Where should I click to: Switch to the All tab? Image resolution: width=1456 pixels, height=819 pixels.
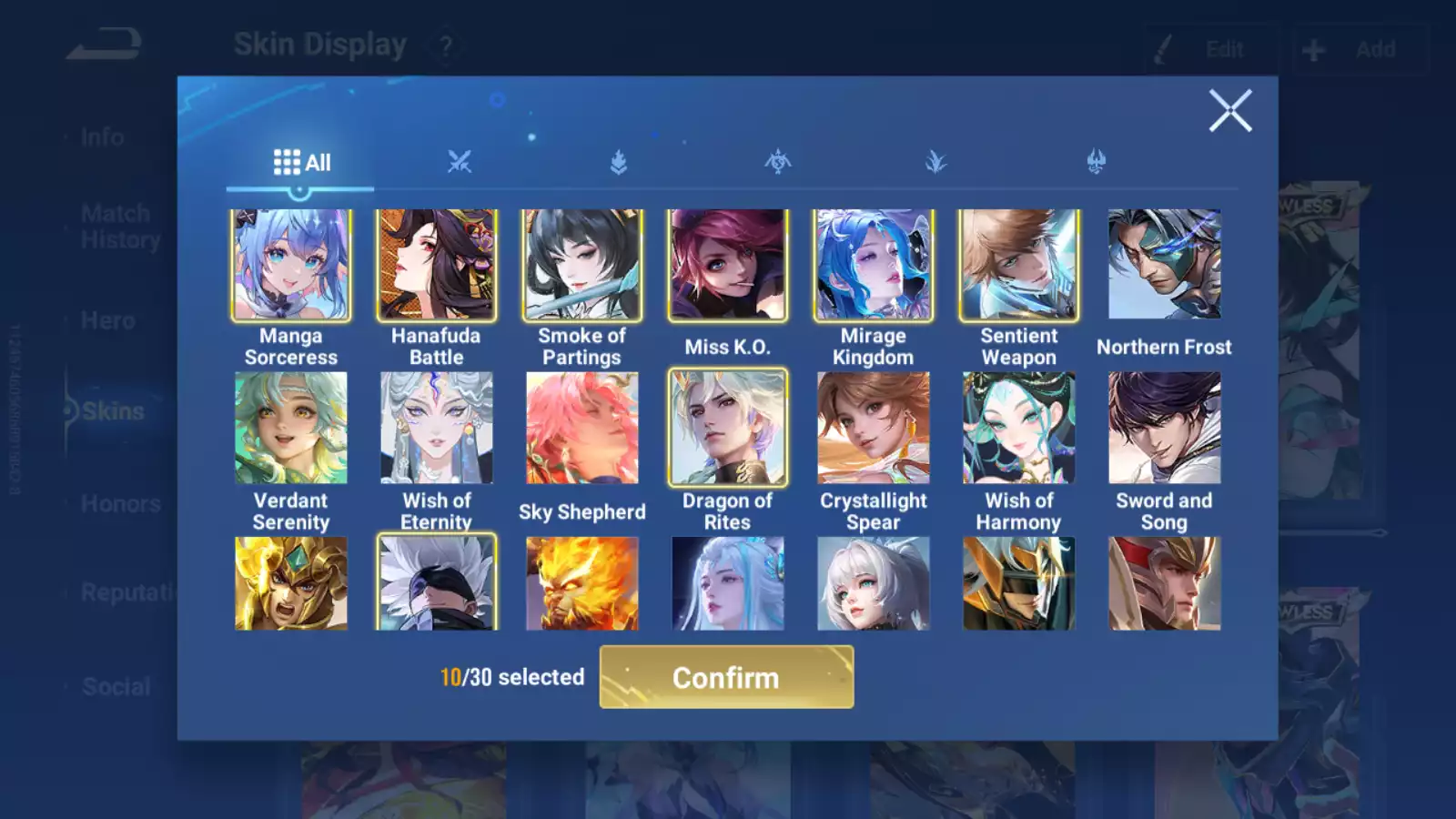(x=300, y=161)
